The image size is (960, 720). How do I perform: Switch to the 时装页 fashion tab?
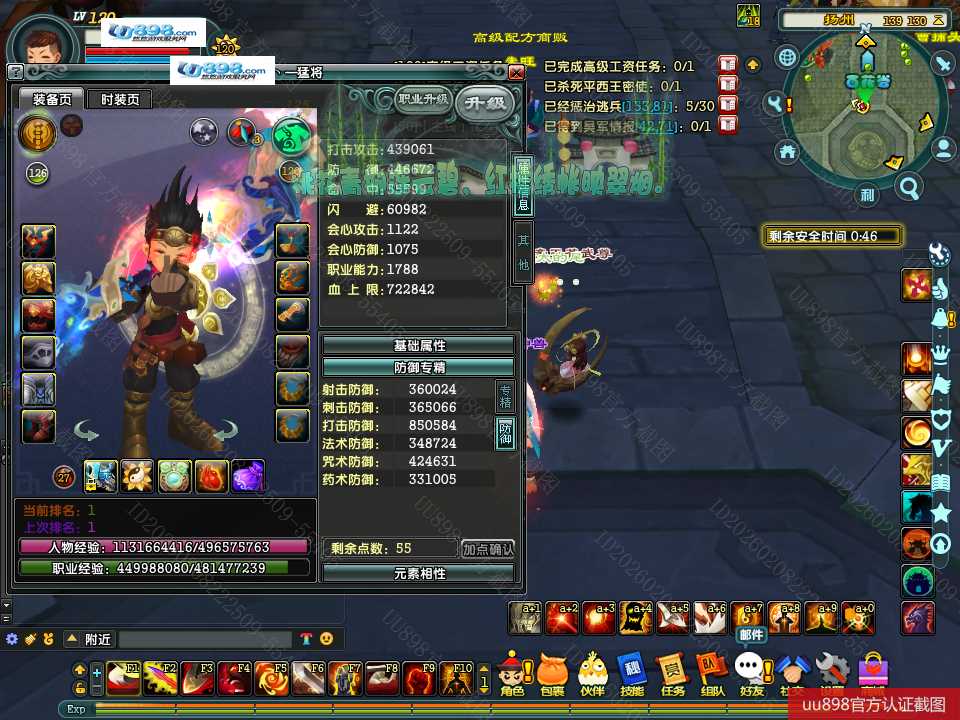pos(119,99)
